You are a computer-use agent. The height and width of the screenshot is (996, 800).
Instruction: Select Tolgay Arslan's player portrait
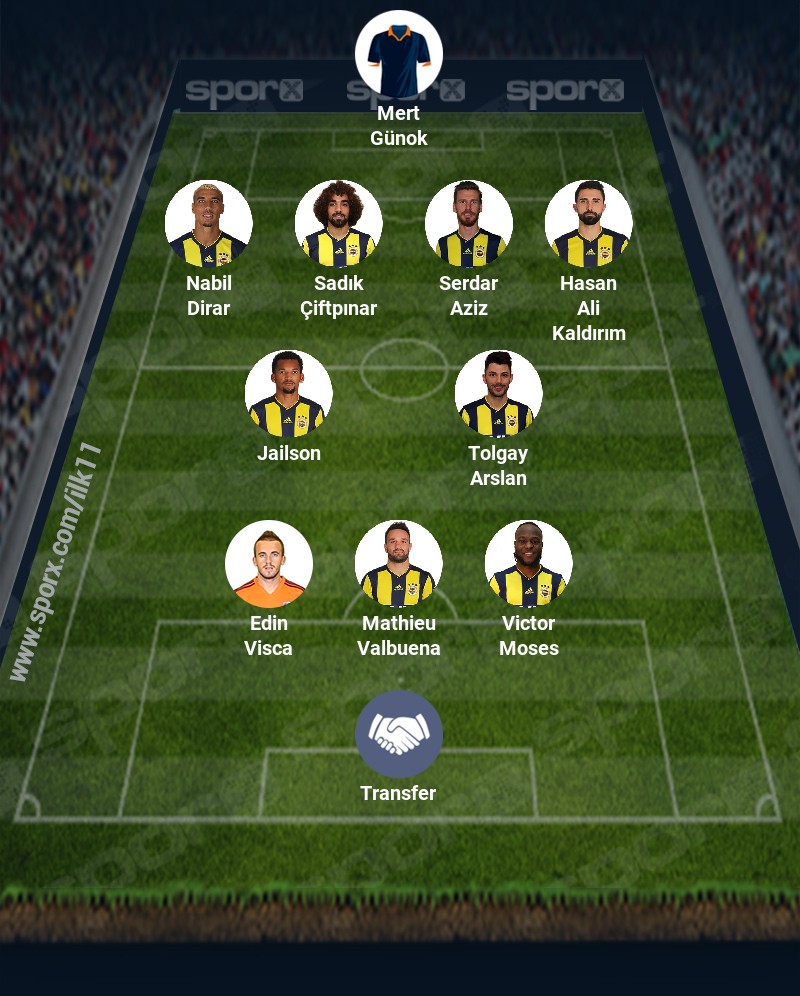(499, 394)
